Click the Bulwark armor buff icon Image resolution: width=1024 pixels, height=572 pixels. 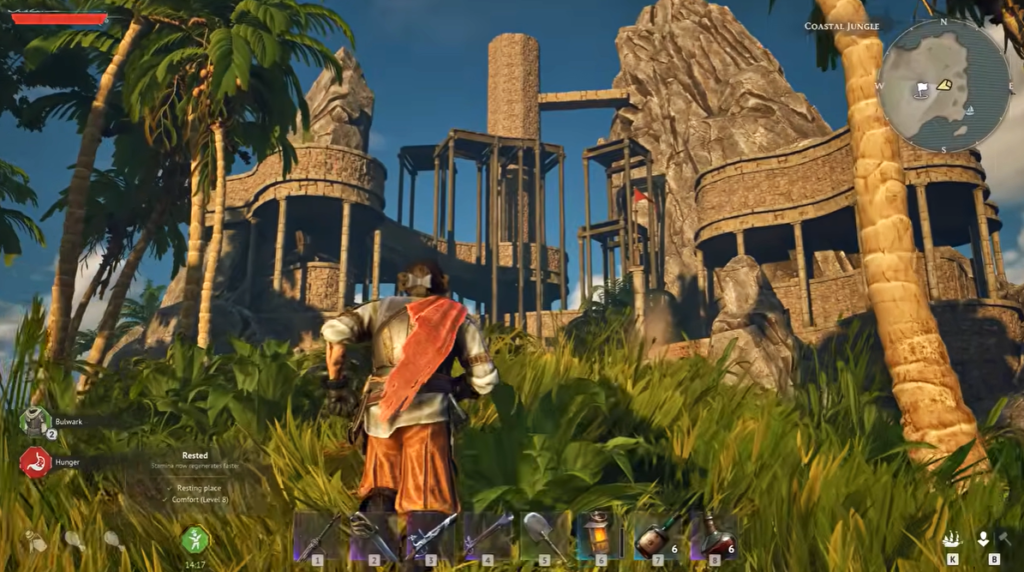click(35, 421)
